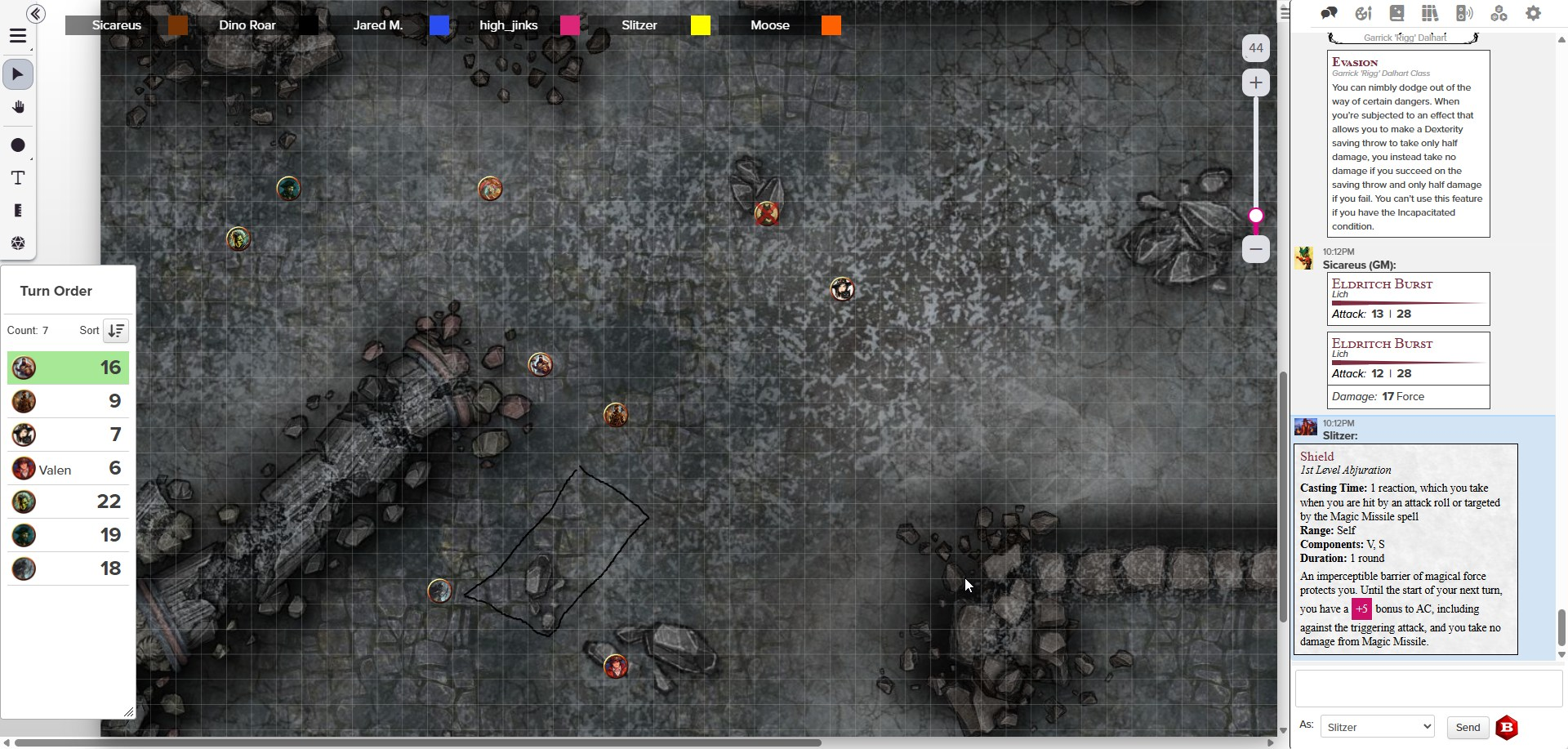Switch to the pan hand tool
This screenshot has height=749, width=1568.
[x=18, y=107]
